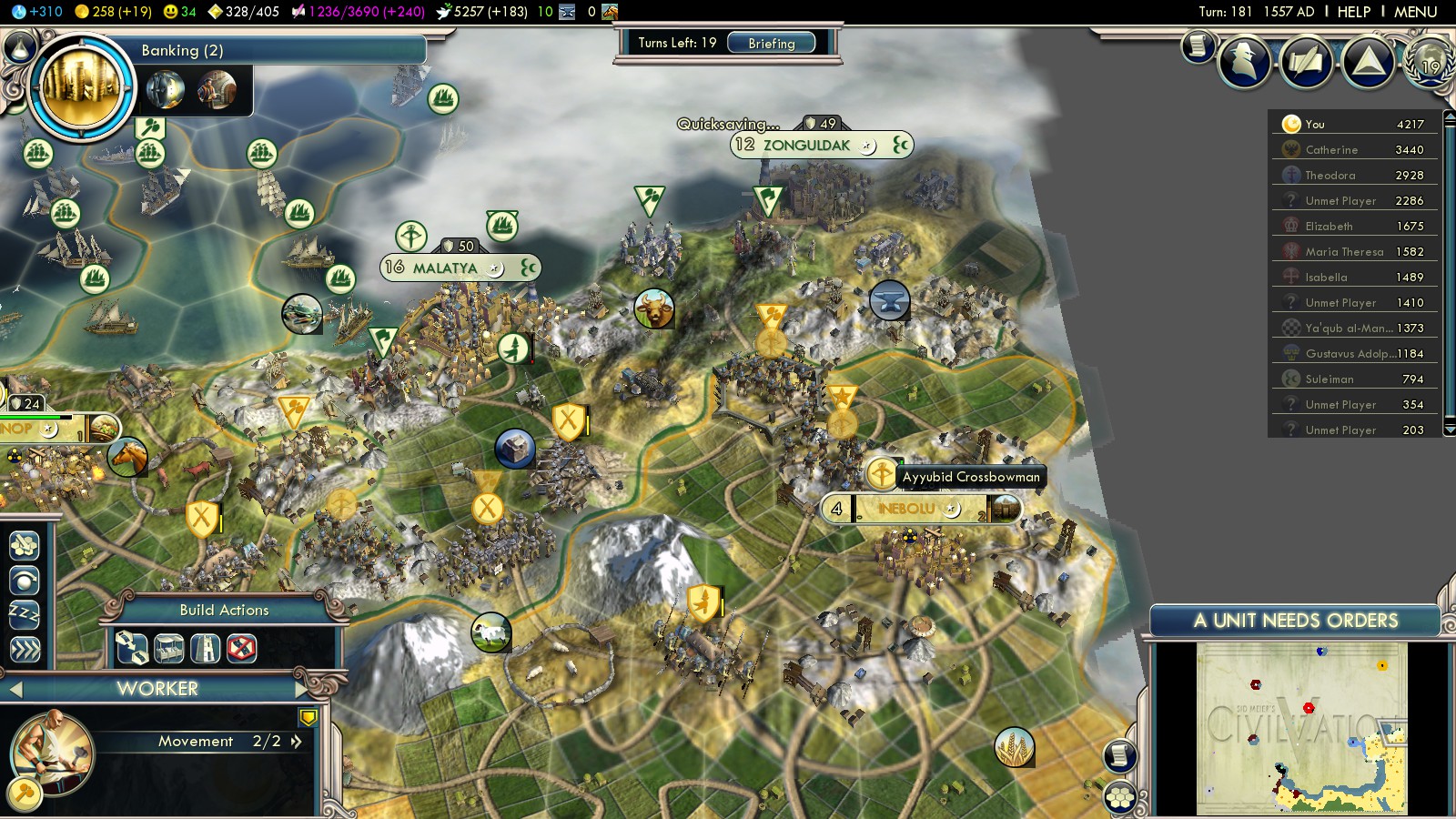Open the Banking research tech panel

[80, 87]
